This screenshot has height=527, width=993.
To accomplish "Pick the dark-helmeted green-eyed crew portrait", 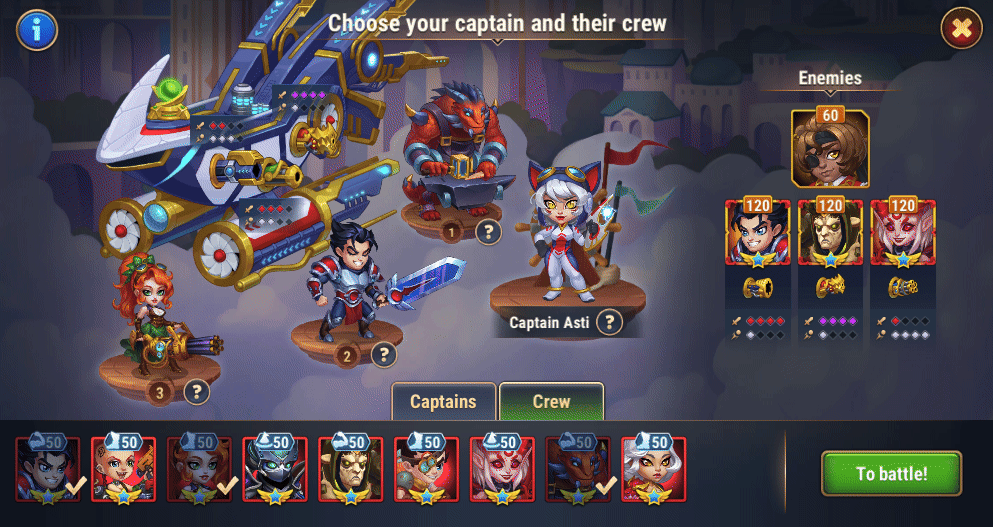I will point(274,469).
